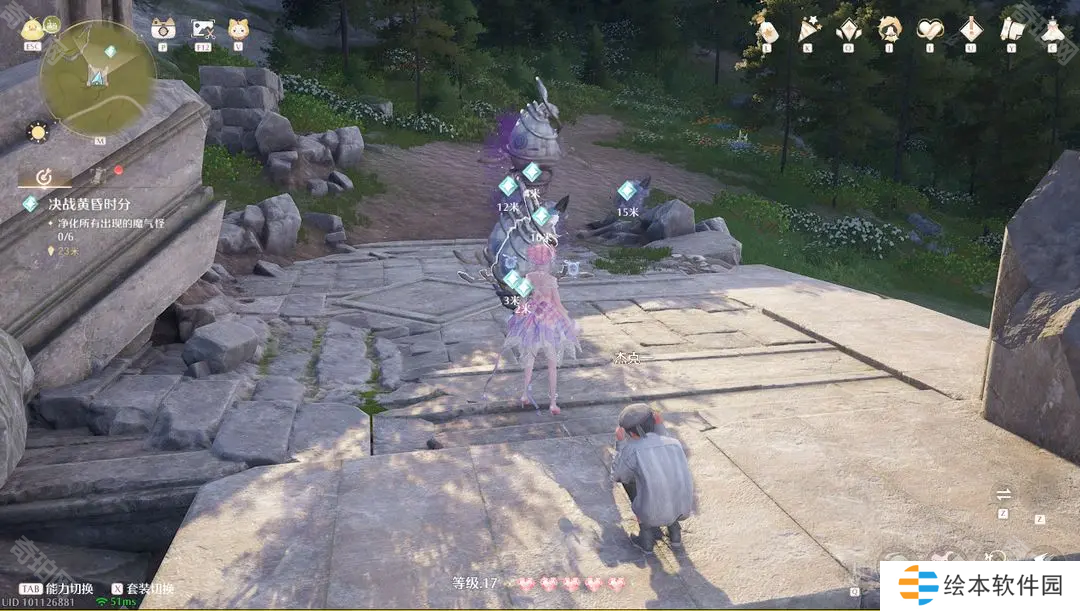
Task: Open the golden wreath bell icon
Action: tap(889, 28)
